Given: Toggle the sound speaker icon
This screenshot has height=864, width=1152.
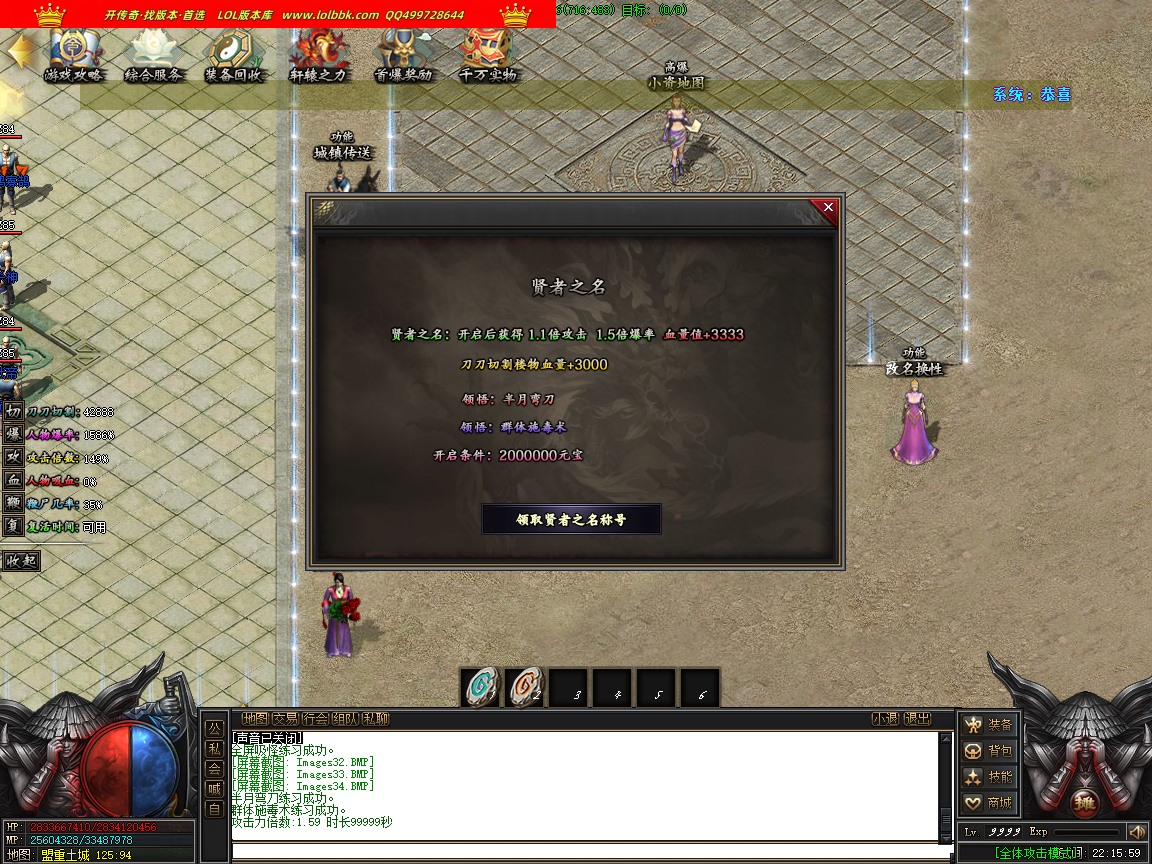Looking at the screenshot, I should pyautogui.click(x=1136, y=832).
